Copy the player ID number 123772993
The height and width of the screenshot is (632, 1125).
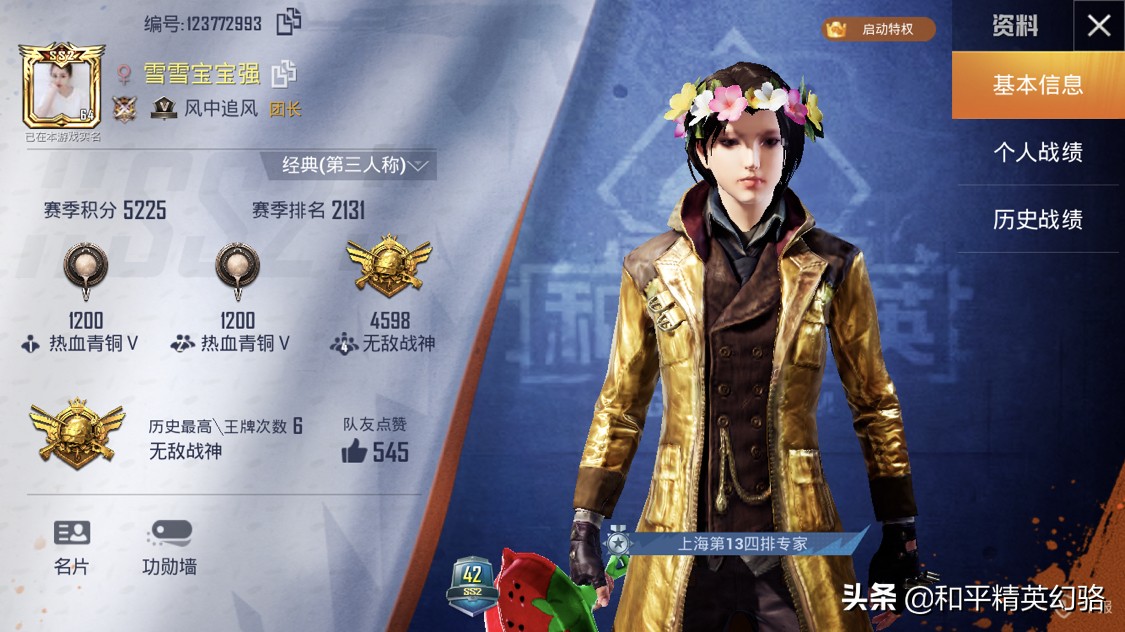[289, 21]
